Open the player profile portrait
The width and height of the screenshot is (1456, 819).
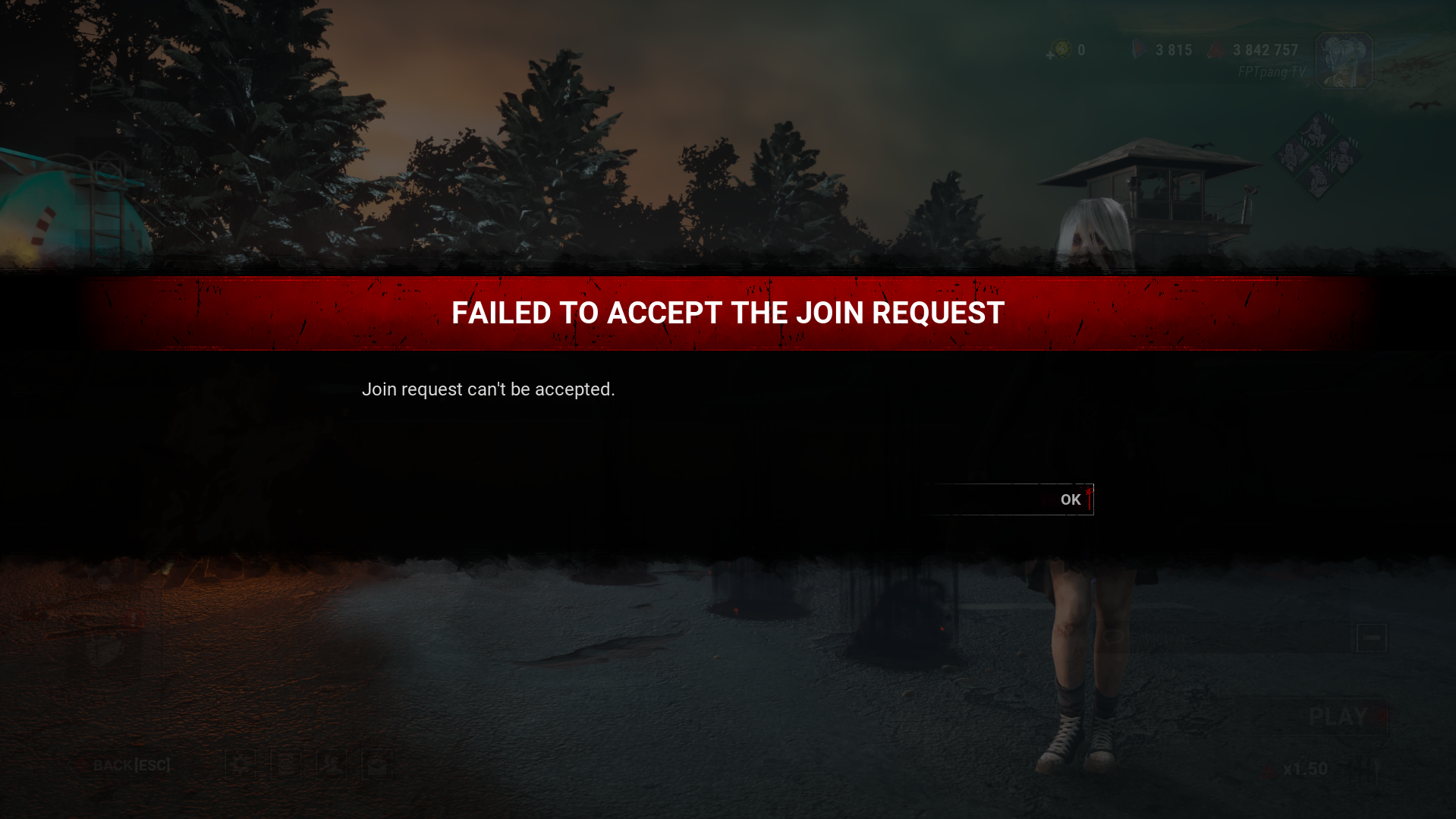tap(1343, 60)
